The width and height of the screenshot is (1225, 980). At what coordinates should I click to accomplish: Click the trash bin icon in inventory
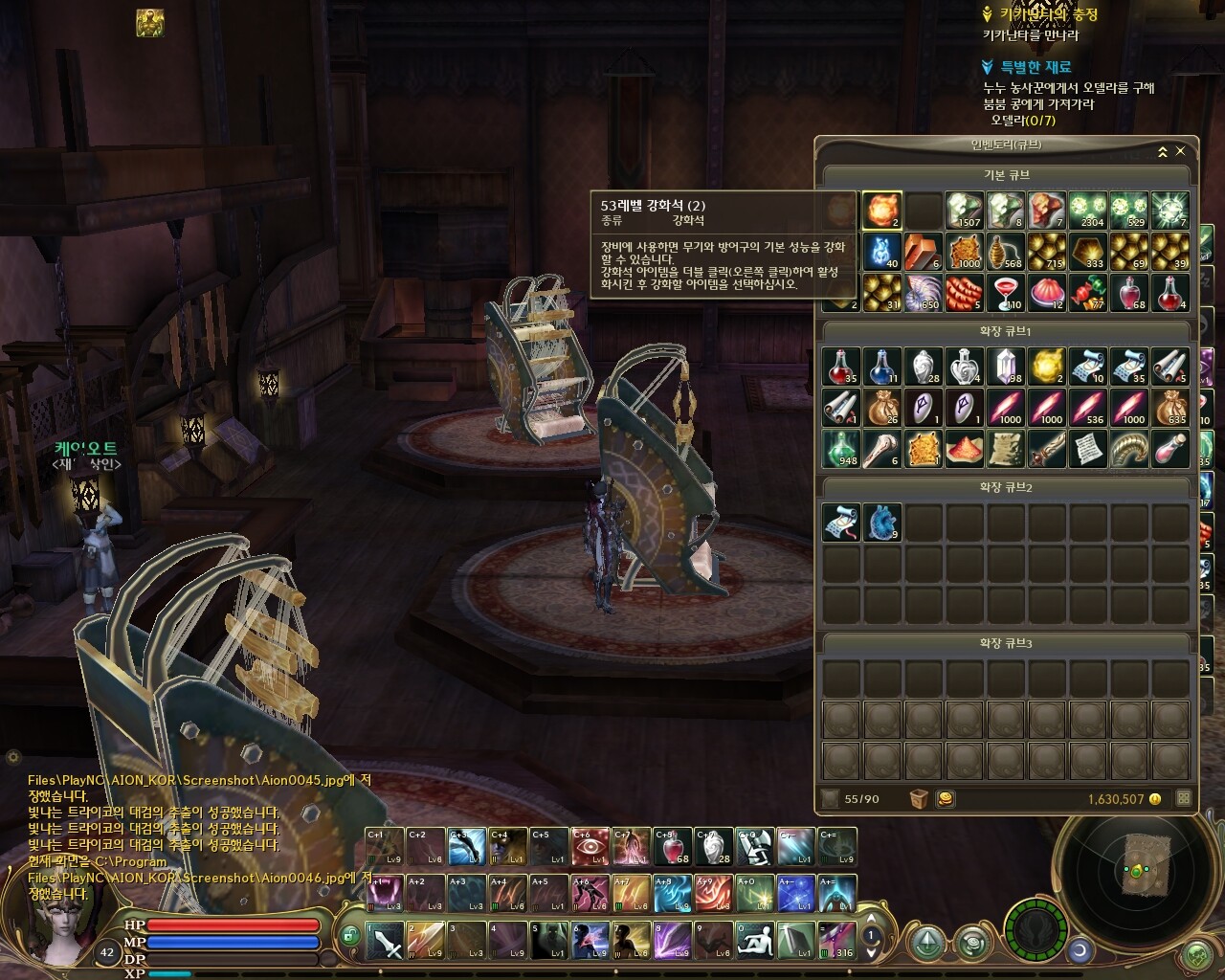(x=919, y=798)
